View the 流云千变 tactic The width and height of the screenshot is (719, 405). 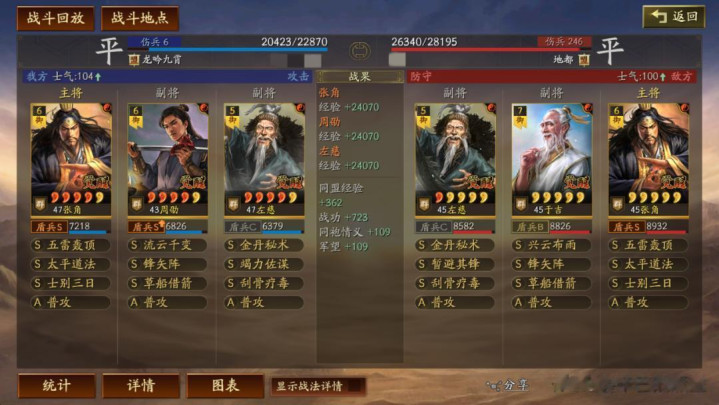[168, 245]
